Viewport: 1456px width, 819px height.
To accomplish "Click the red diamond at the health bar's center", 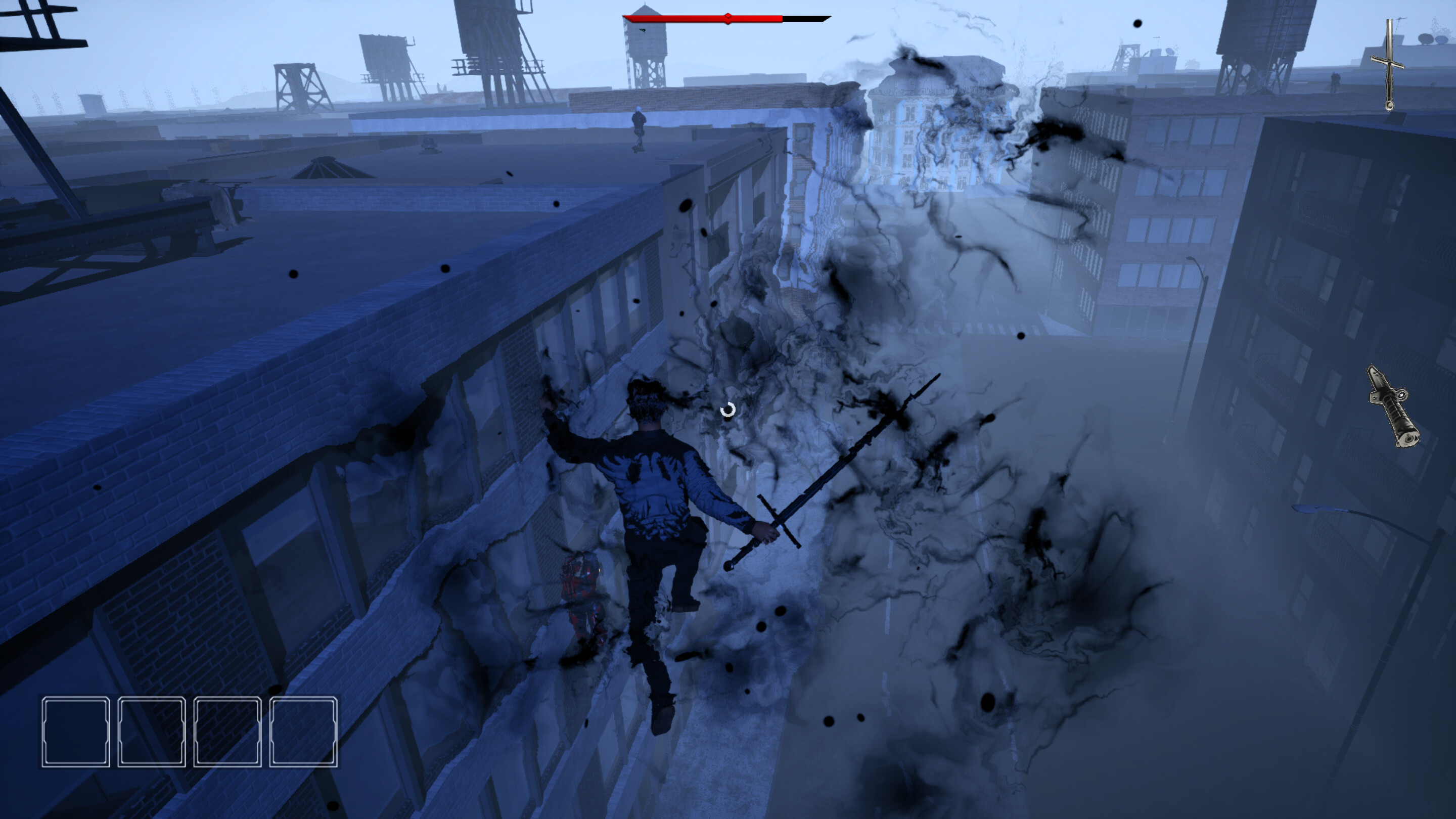I will point(728,18).
